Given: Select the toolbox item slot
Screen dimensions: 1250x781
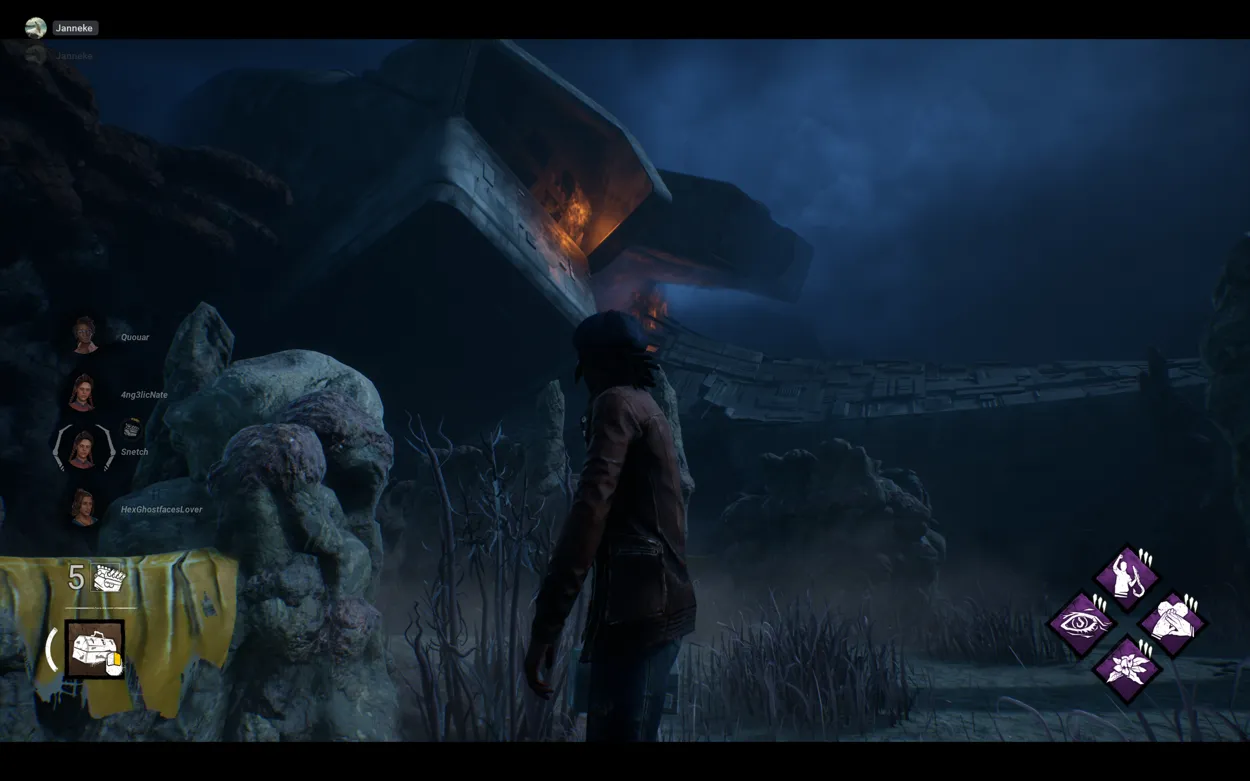Looking at the screenshot, I should coord(95,649).
